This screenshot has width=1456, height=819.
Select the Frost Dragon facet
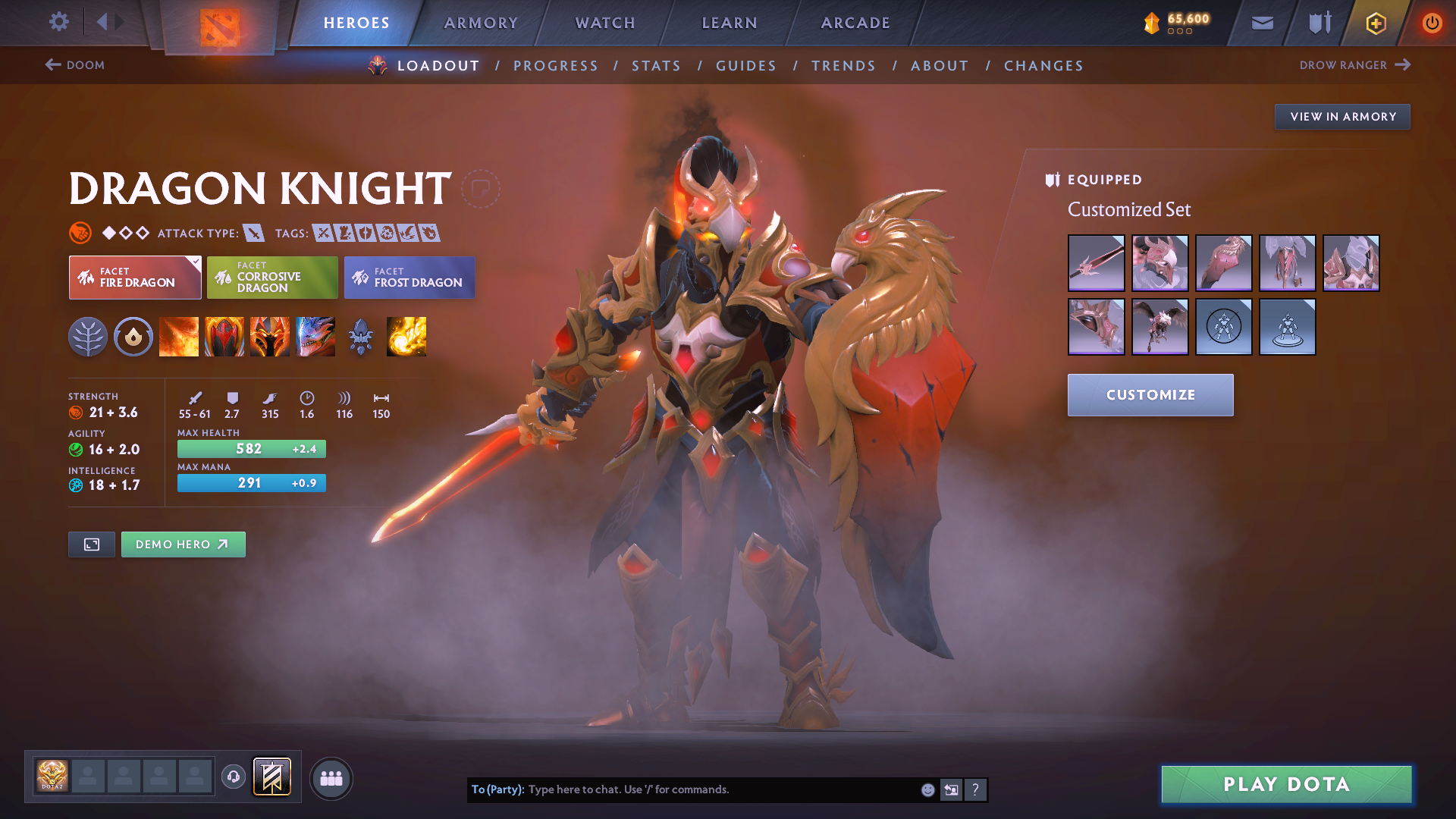(409, 278)
